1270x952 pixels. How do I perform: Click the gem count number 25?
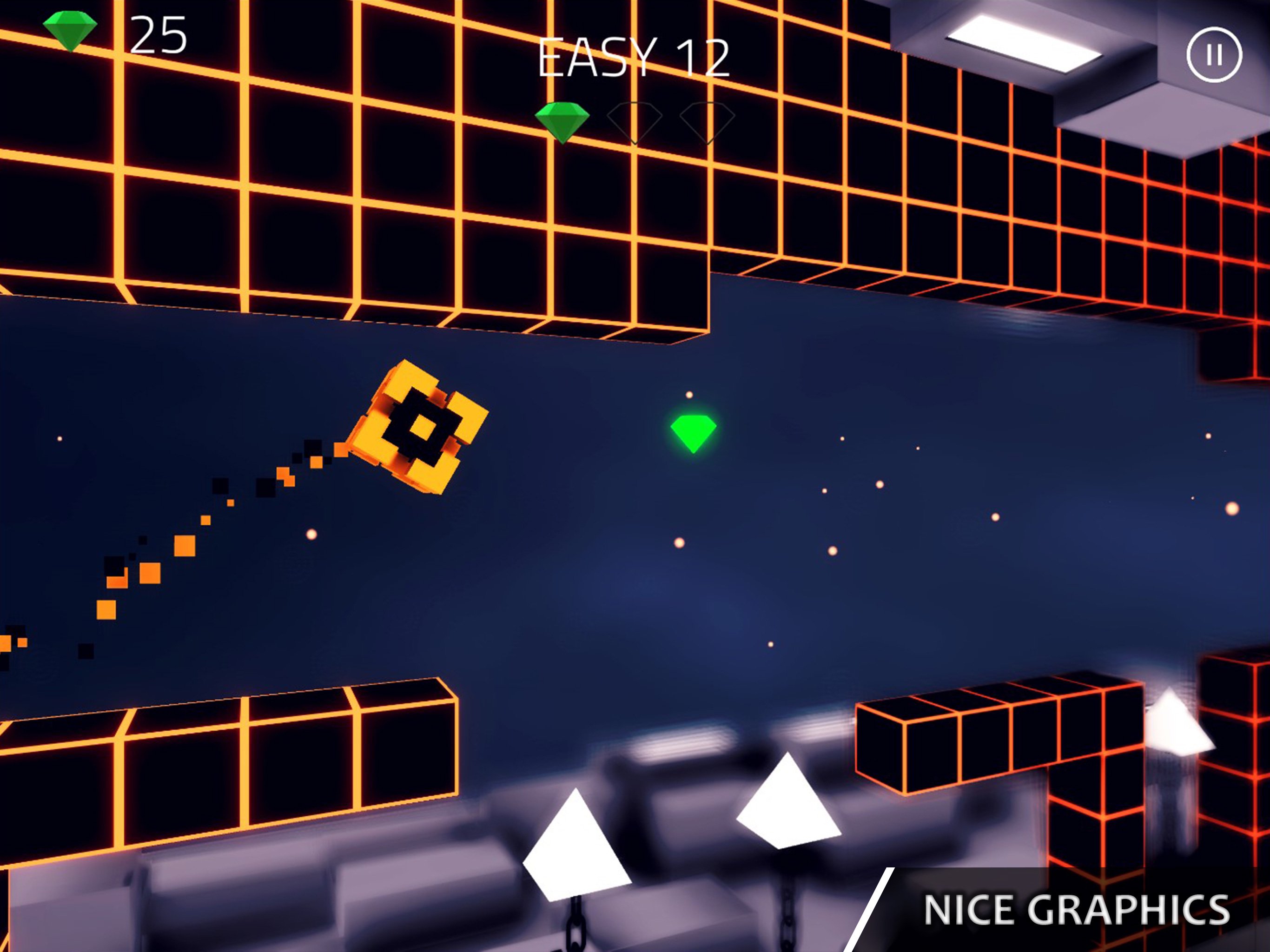point(159,33)
